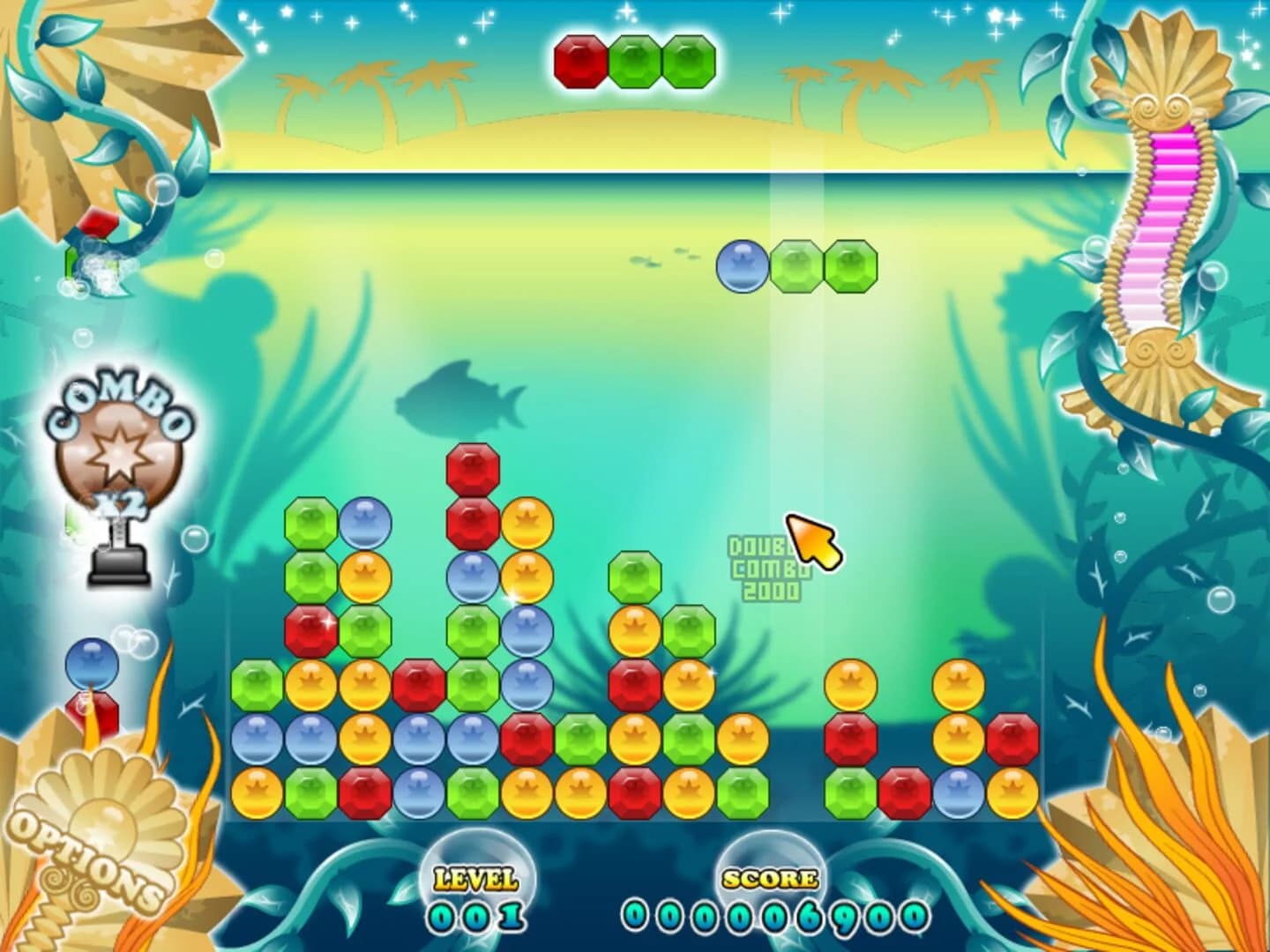Viewport: 1270px width, 952px height.
Task: Open the OPTIONS shell menu
Action: pos(88,868)
